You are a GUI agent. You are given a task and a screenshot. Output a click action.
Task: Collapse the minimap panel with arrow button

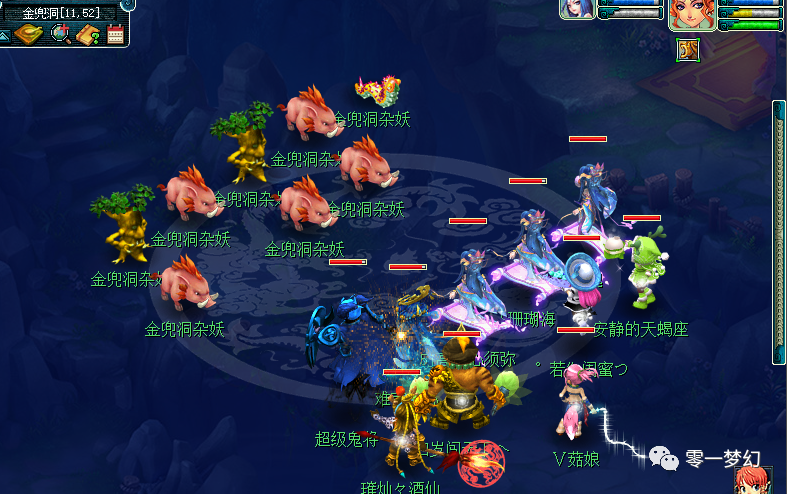click(x=4, y=35)
